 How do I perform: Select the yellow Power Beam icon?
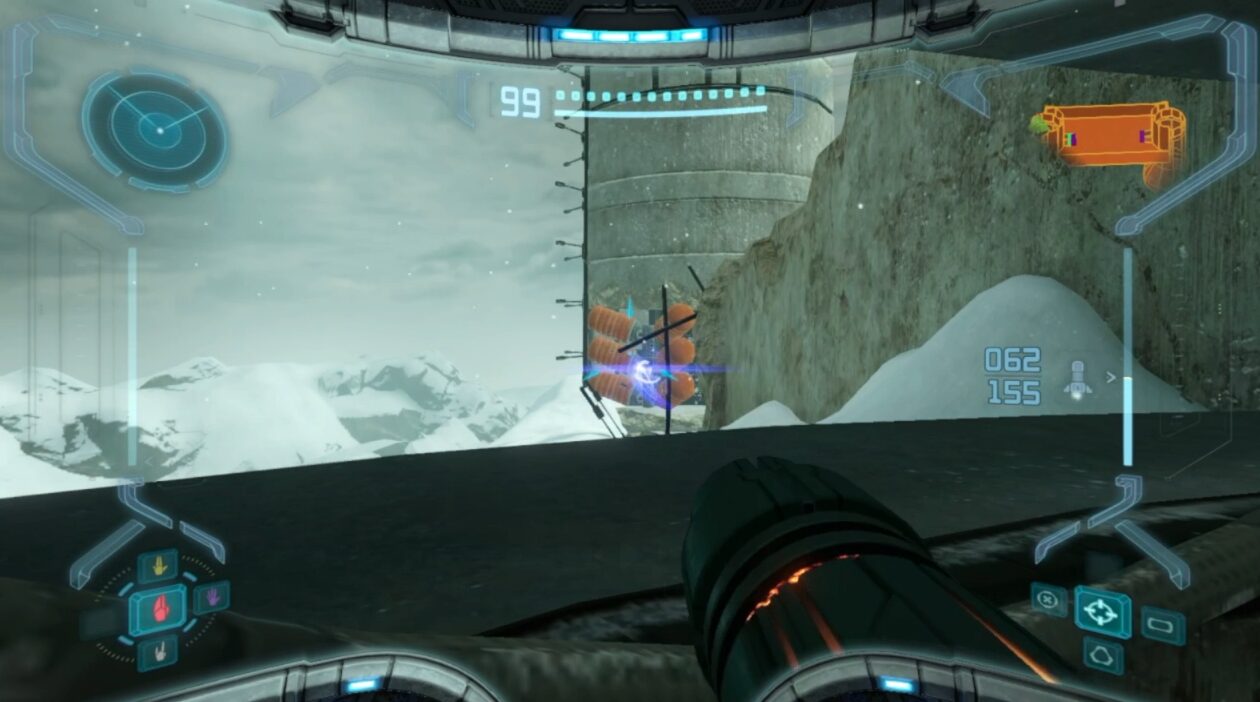(158, 567)
